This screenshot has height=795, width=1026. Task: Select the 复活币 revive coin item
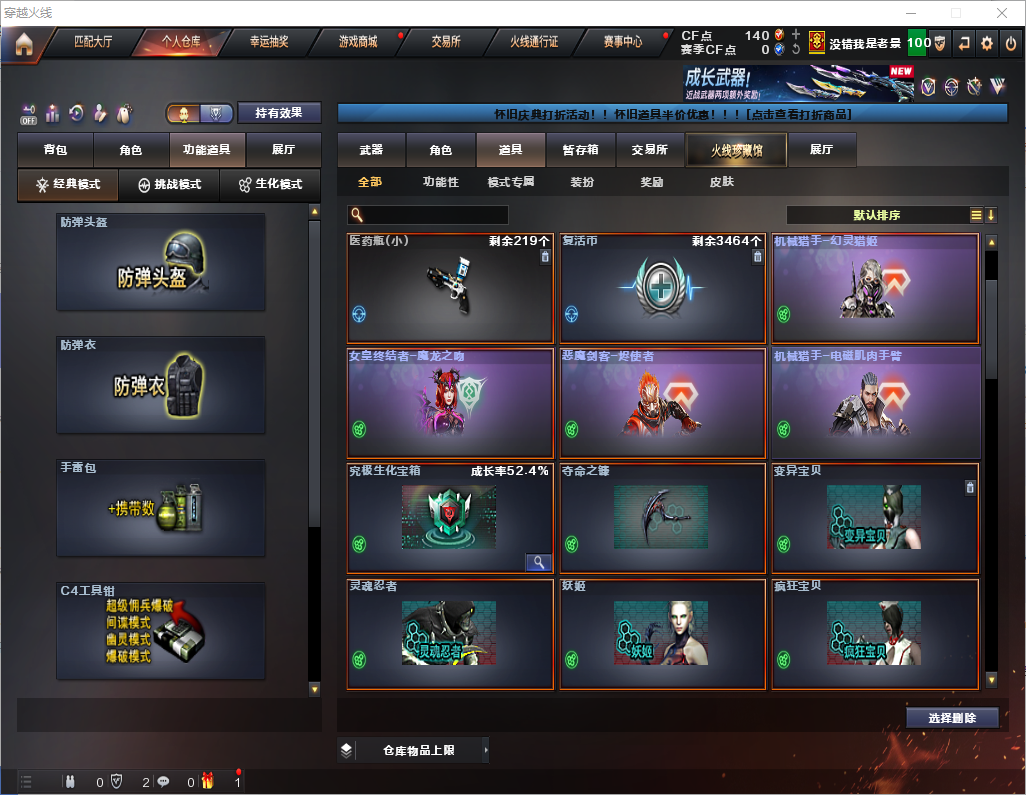661,289
